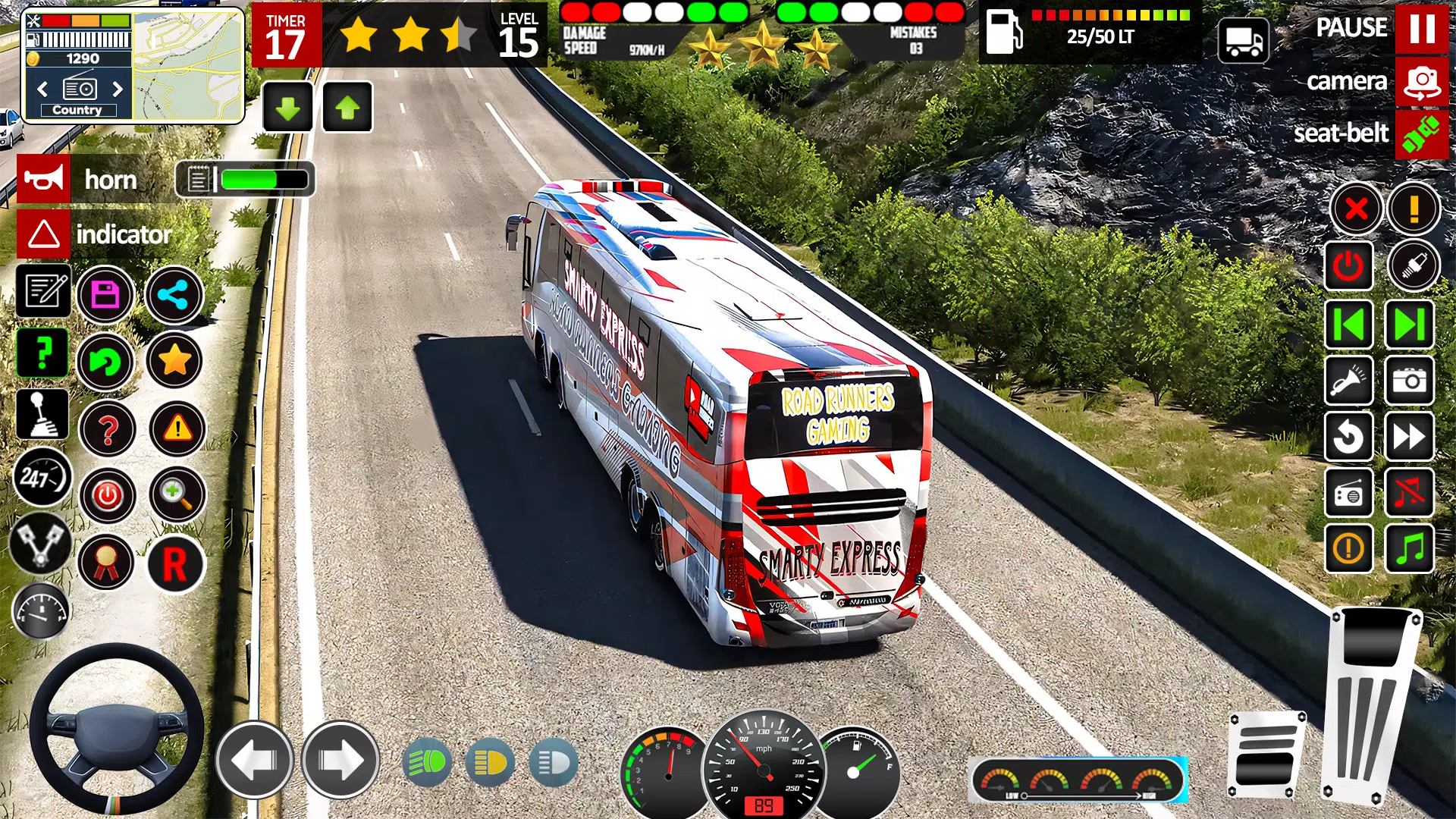Switch radio station with the Country left arrow

point(42,89)
